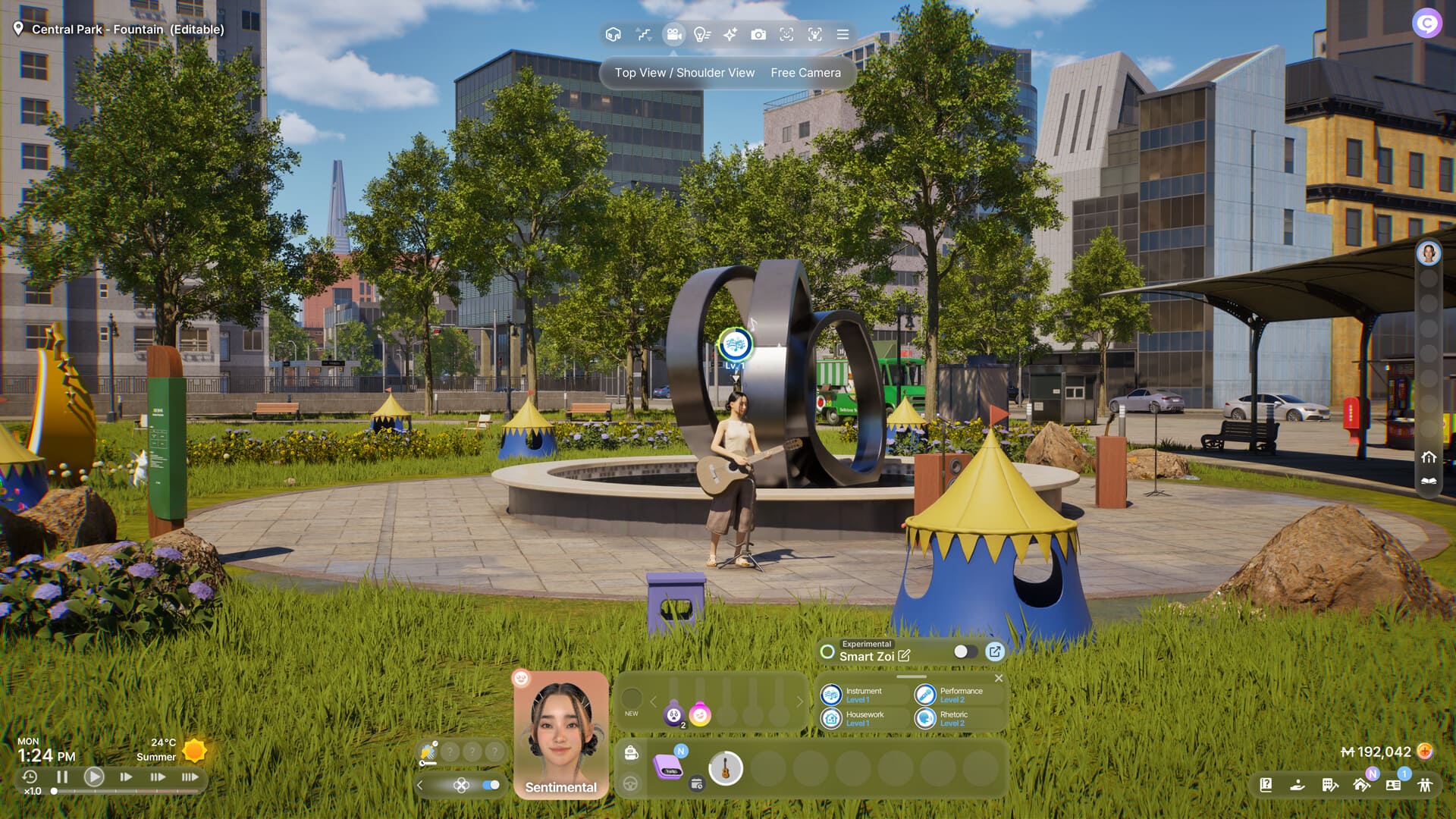1456x819 pixels.
Task: Select the Free Camera option
Action: point(805,73)
